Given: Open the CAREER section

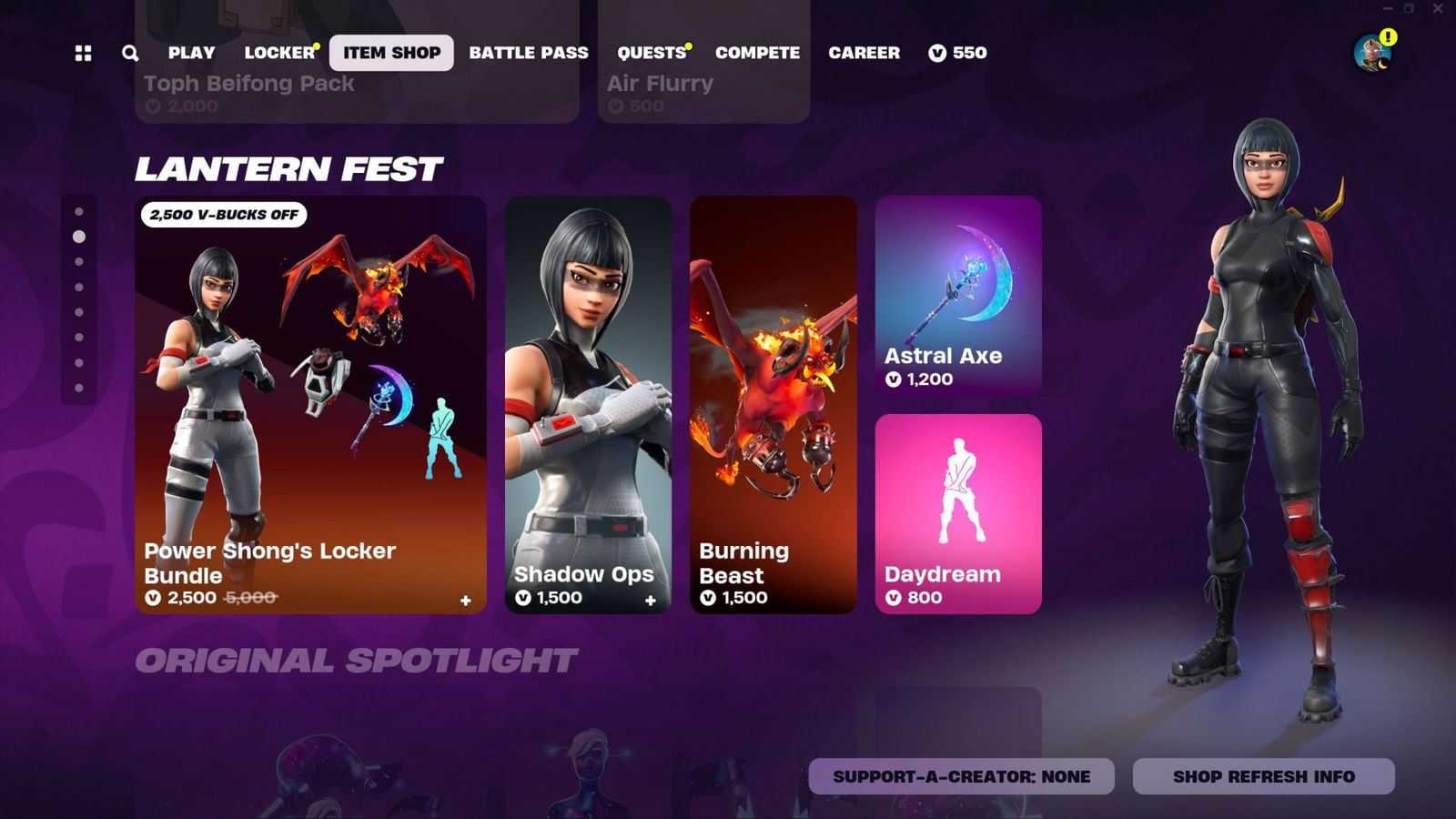Looking at the screenshot, I should pos(863,53).
